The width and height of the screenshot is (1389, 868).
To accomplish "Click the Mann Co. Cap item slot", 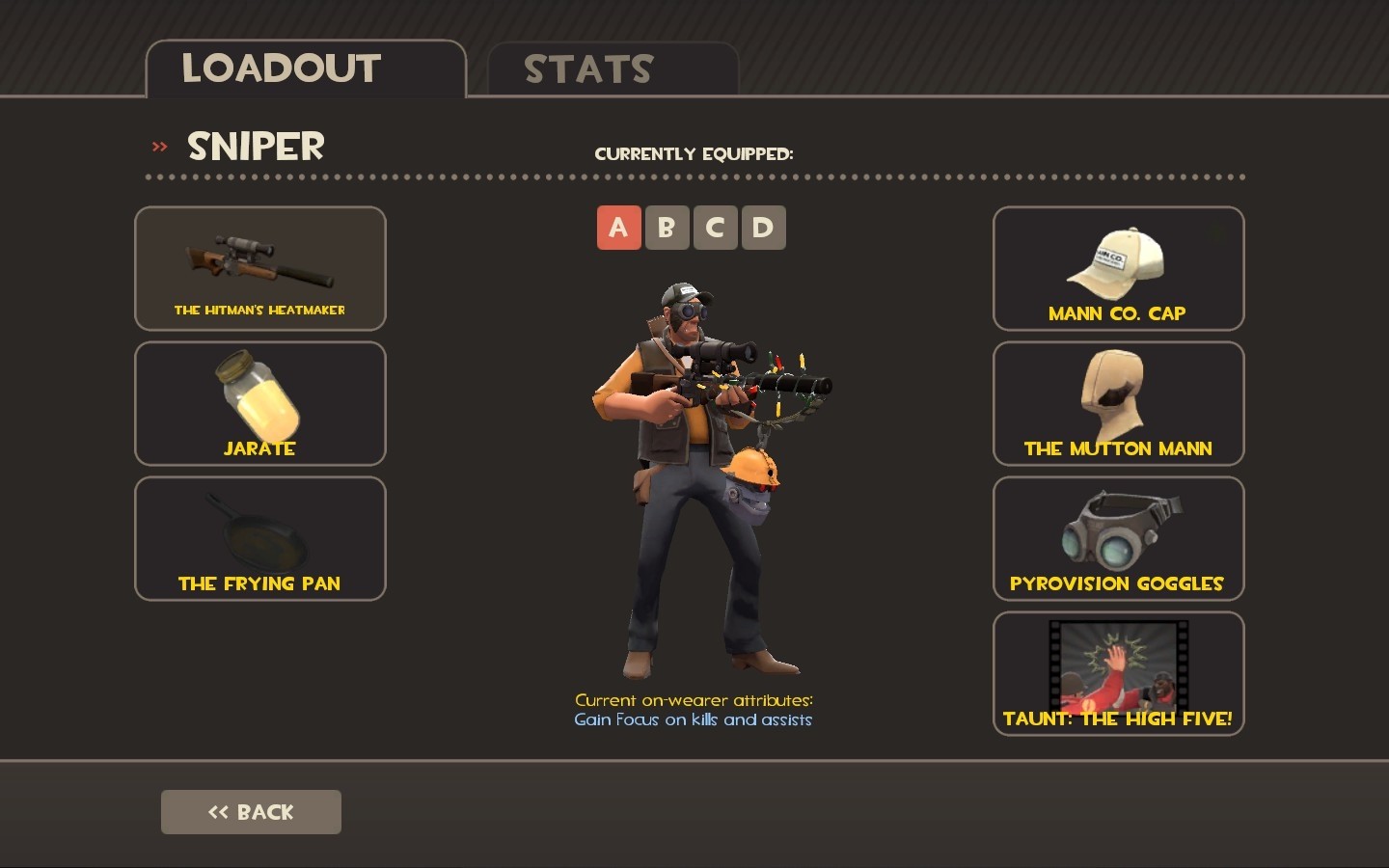I will (x=1117, y=269).
